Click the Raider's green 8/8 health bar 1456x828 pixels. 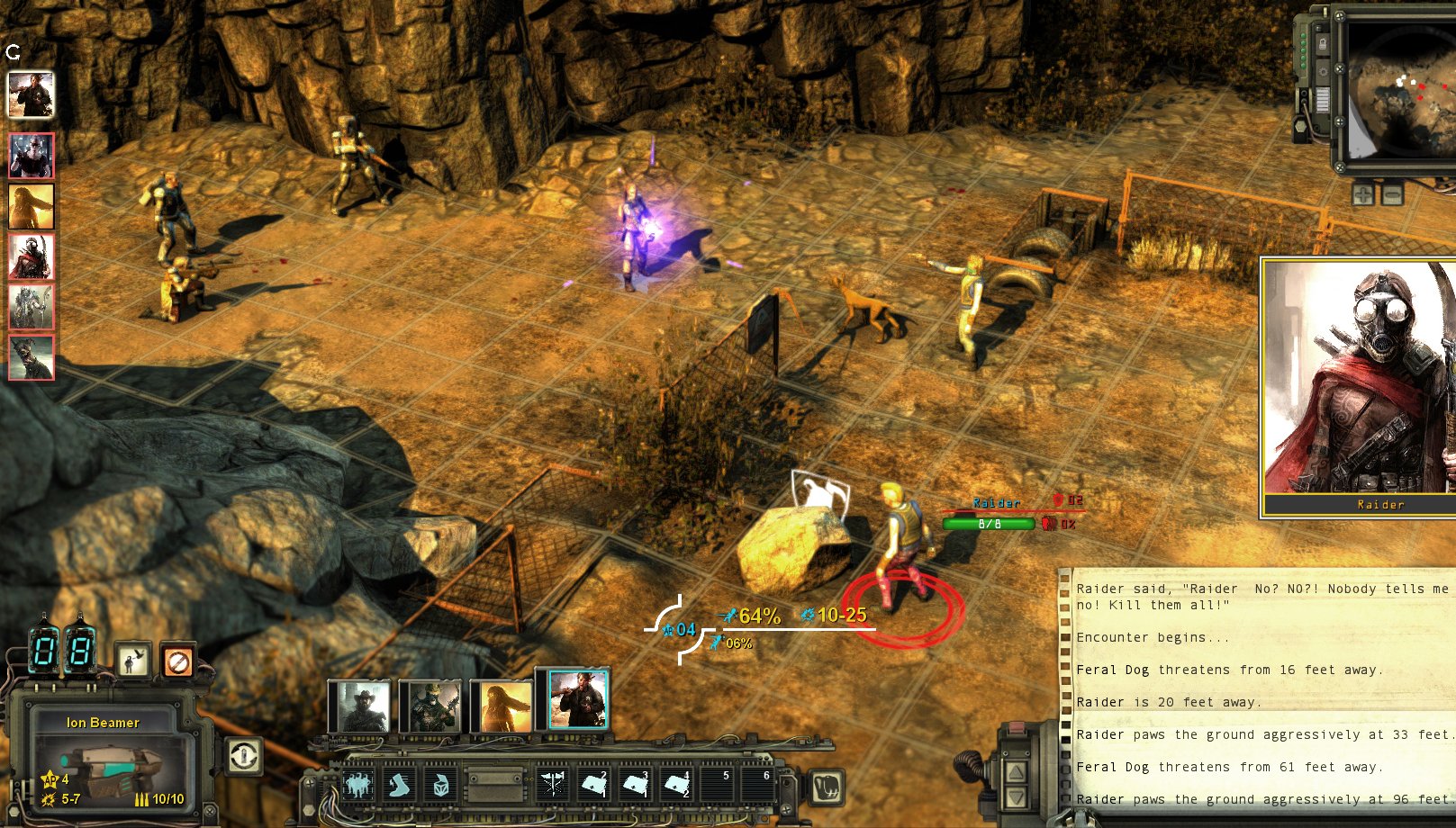(x=988, y=521)
